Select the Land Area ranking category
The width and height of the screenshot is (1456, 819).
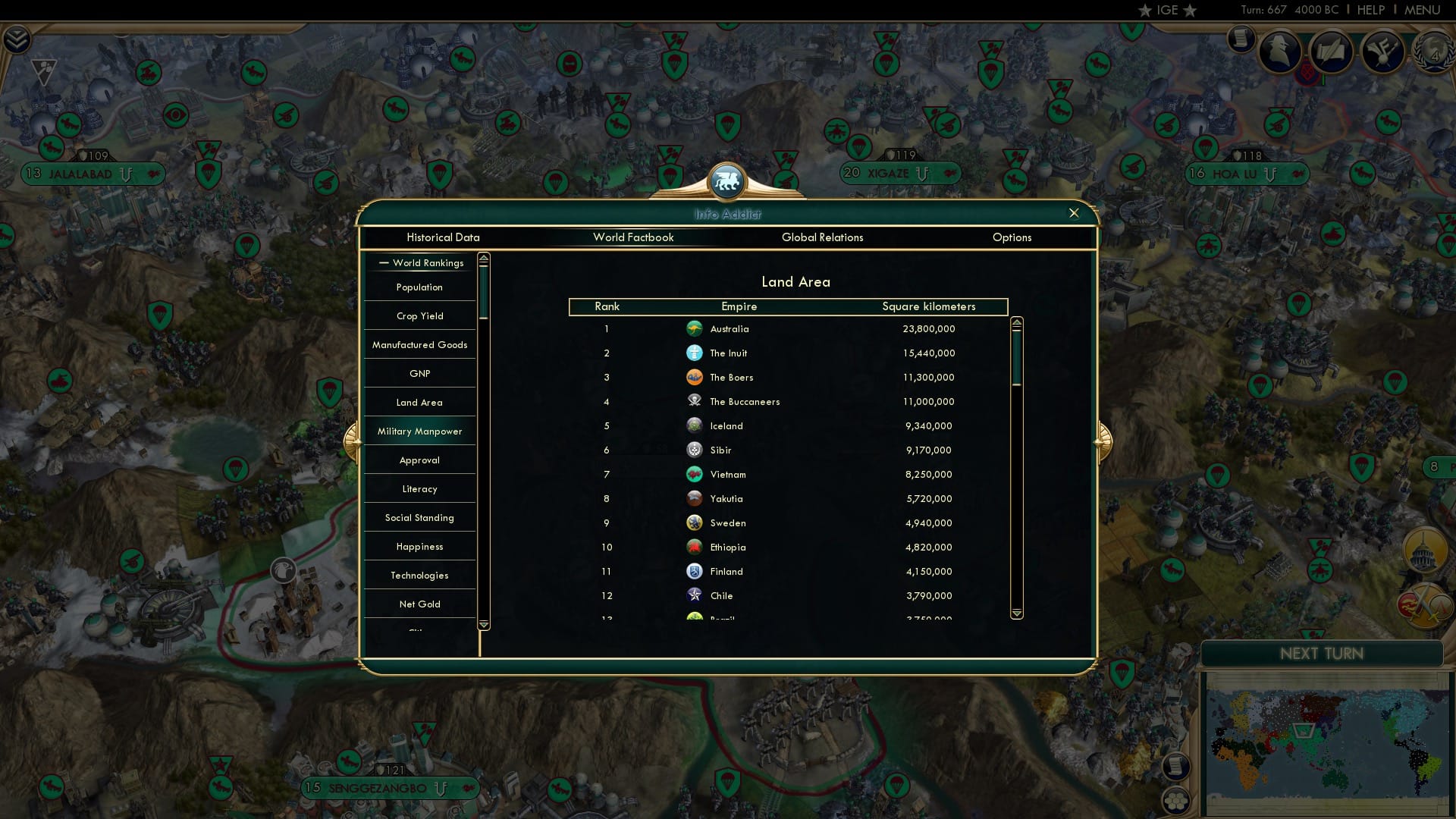click(x=419, y=402)
